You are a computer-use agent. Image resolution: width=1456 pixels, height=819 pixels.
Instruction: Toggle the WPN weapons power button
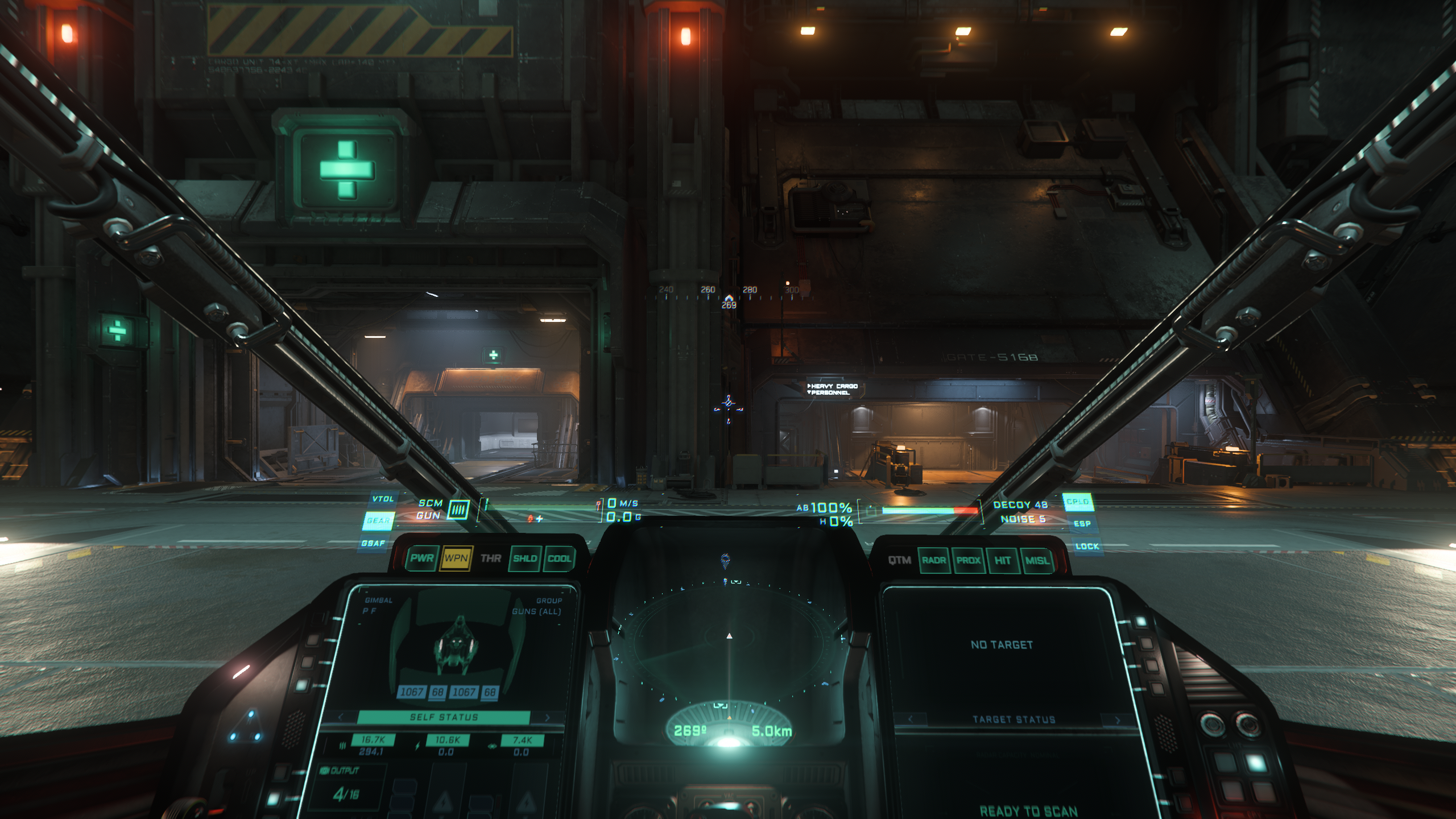456,558
